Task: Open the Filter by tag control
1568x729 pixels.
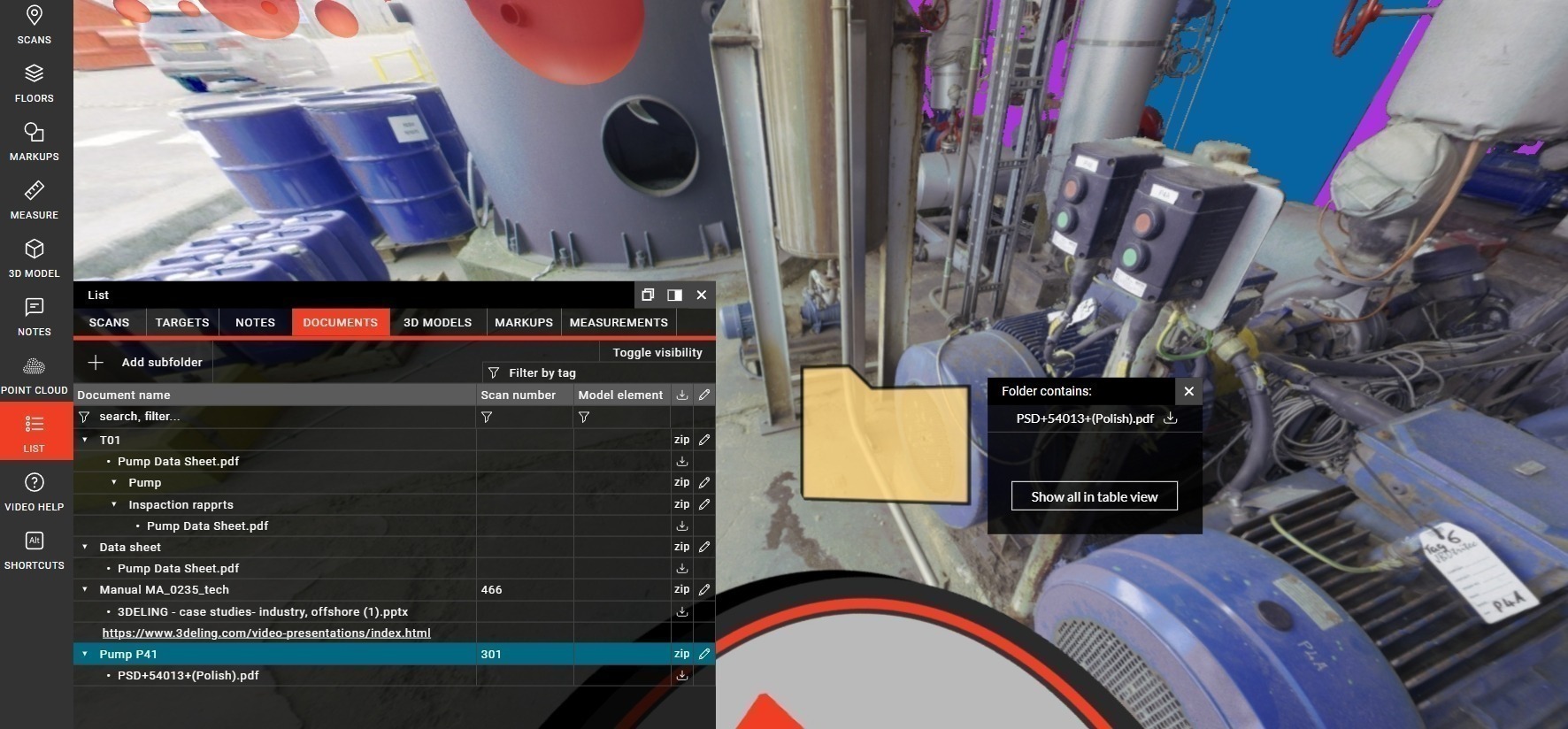Action: click(534, 372)
